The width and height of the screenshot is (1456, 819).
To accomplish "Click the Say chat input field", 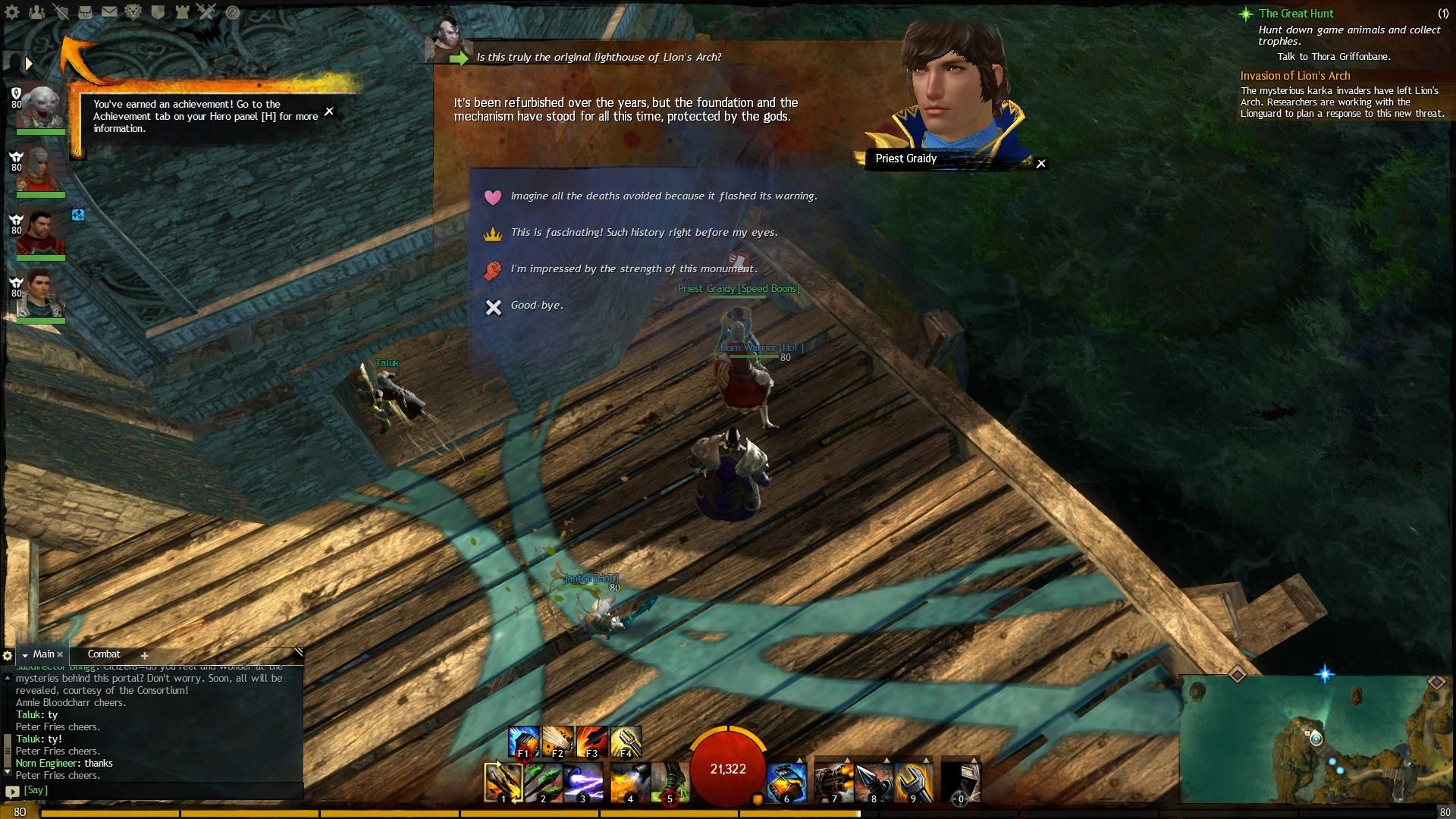I will click(x=159, y=790).
